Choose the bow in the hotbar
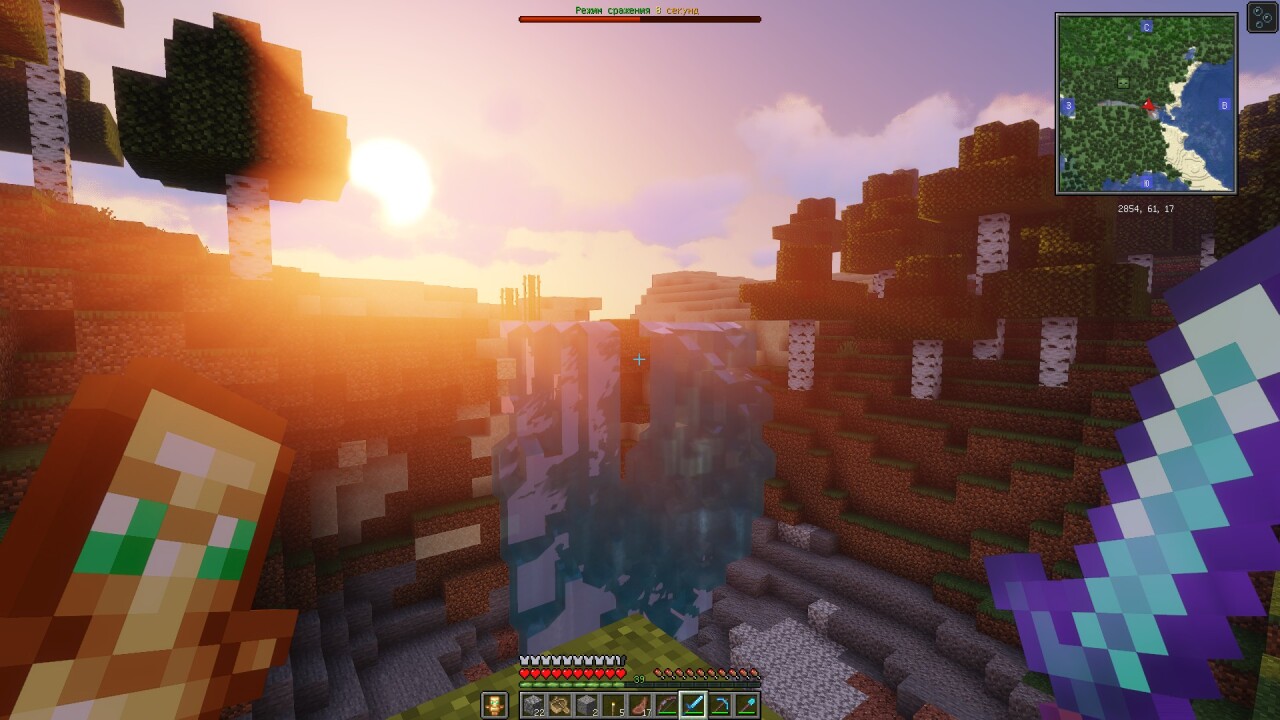Viewport: 1280px width, 720px height. (x=666, y=705)
